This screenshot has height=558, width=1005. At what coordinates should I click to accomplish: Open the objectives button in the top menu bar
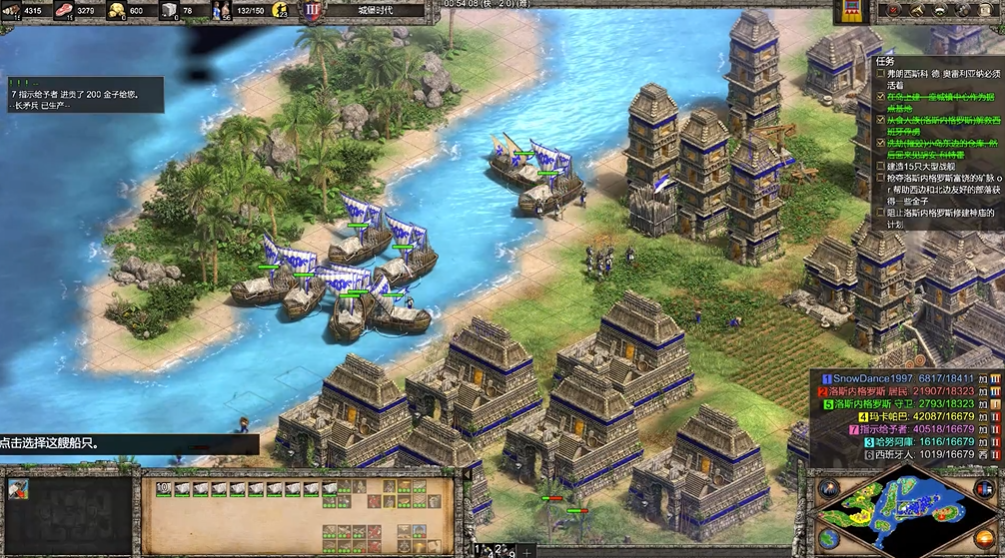coord(891,10)
